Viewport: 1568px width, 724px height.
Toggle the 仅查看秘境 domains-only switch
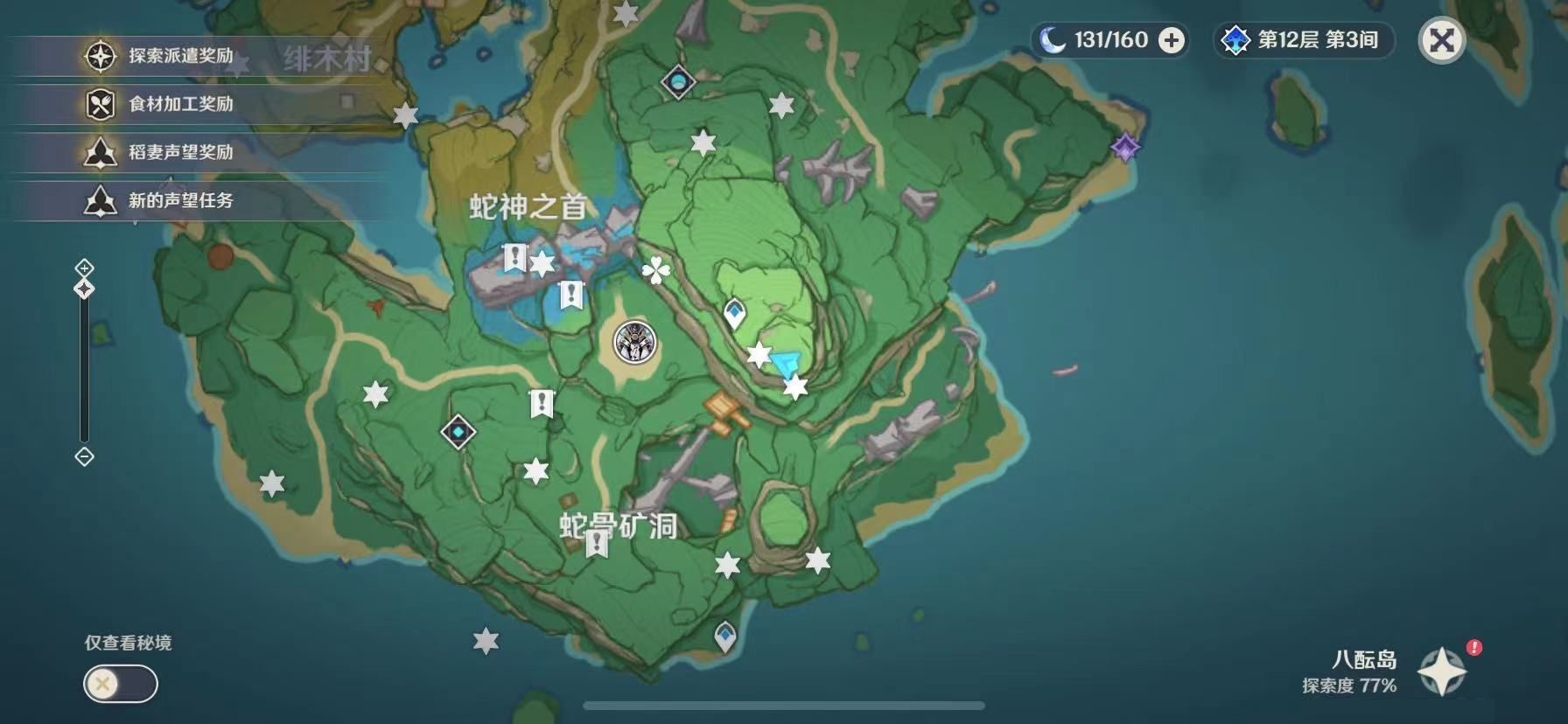tap(121, 684)
